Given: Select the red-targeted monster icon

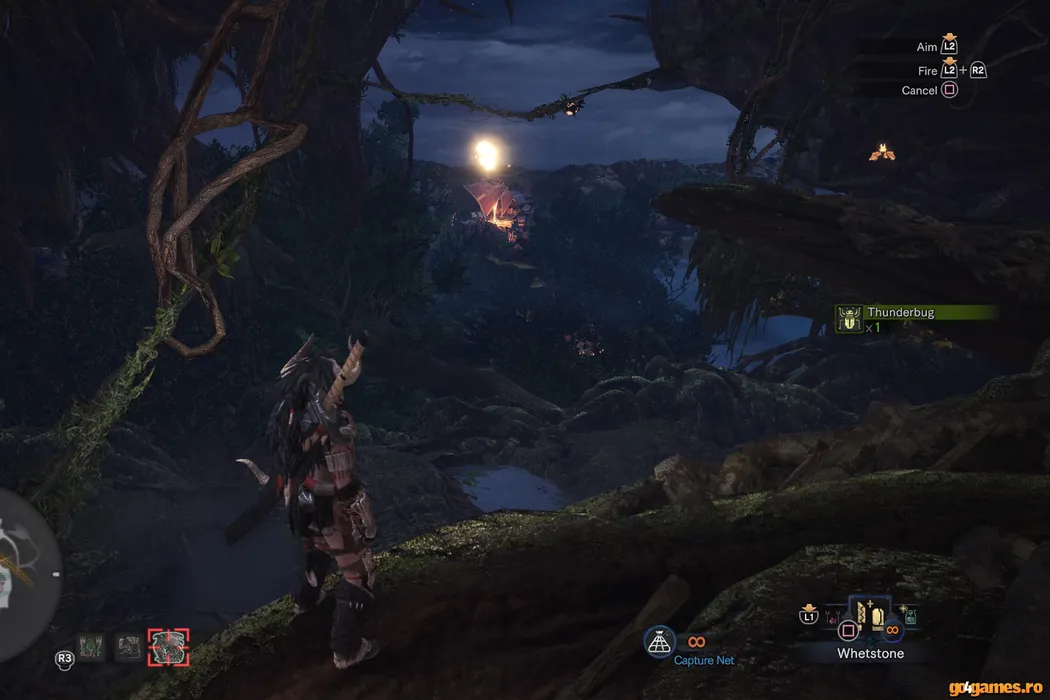Looking at the screenshot, I should click(x=167, y=648).
